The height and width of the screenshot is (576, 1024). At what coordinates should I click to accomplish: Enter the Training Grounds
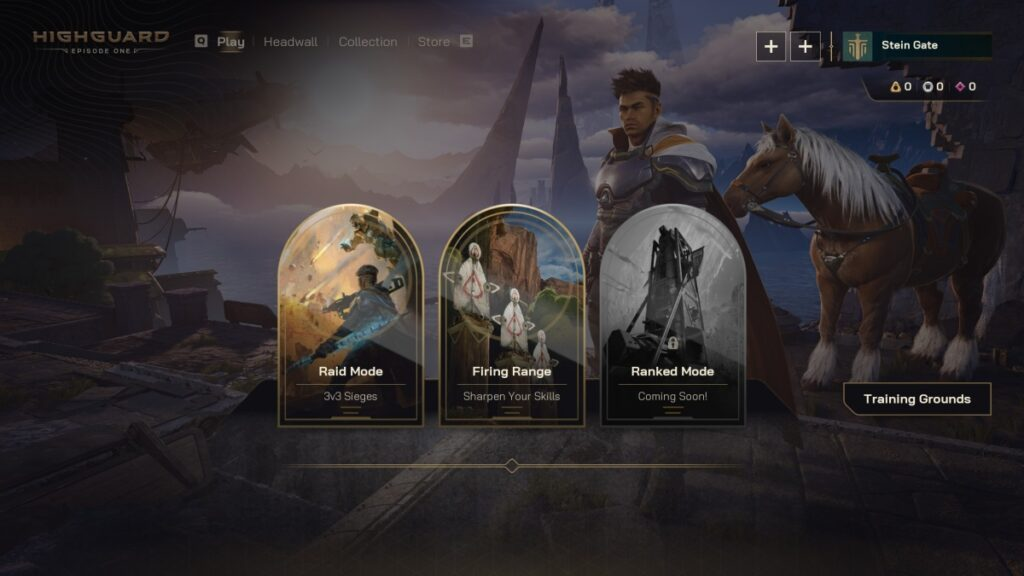coord(917,399)
